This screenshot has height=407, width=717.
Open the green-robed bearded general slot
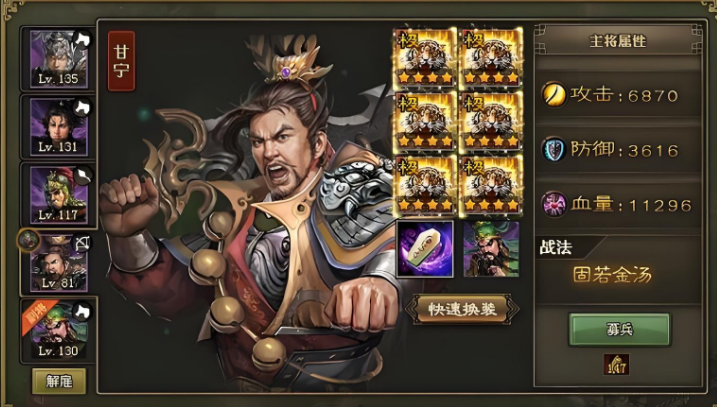coord(491,250)
